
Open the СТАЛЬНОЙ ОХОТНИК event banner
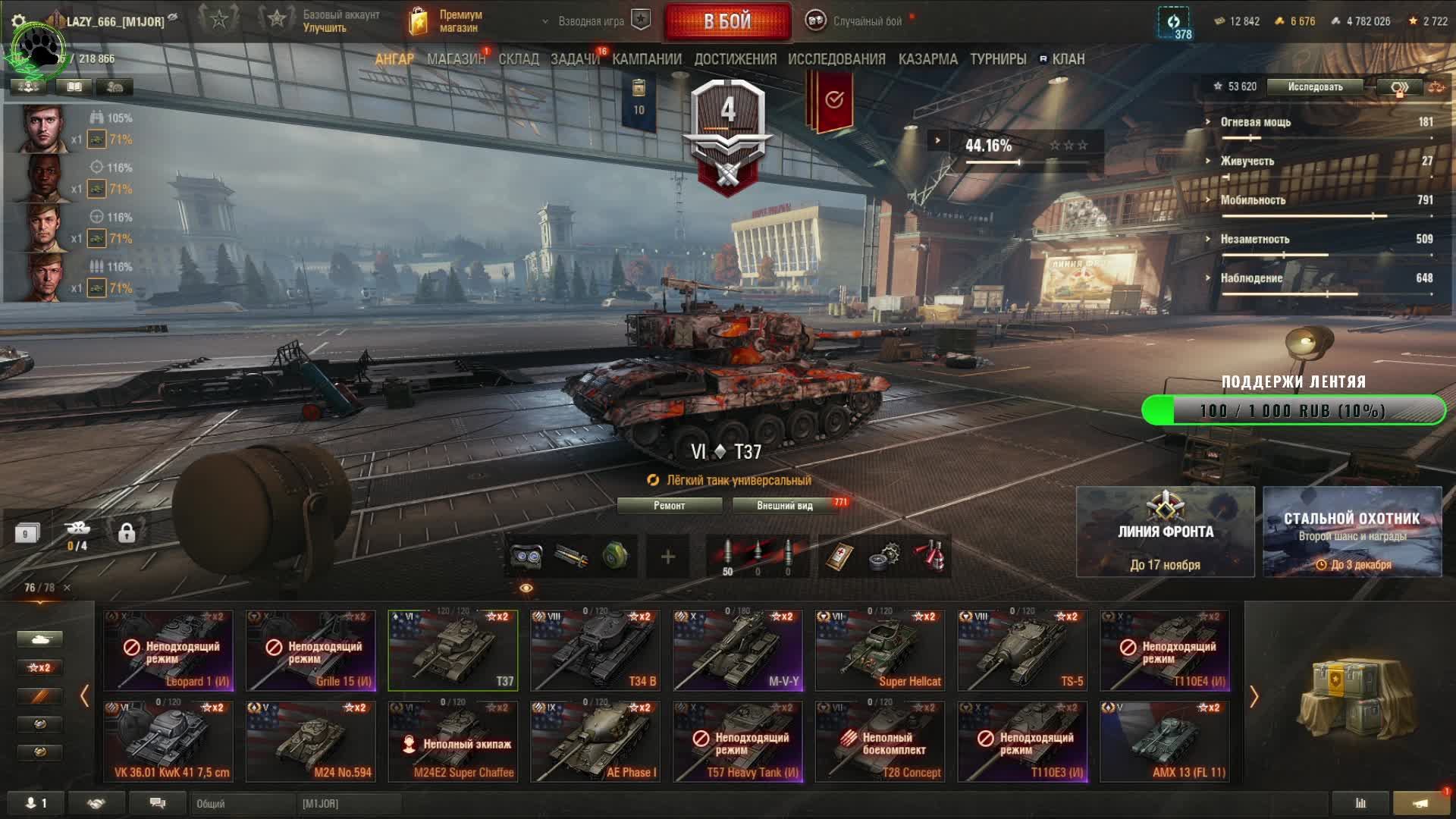[x=1352, y=532]
